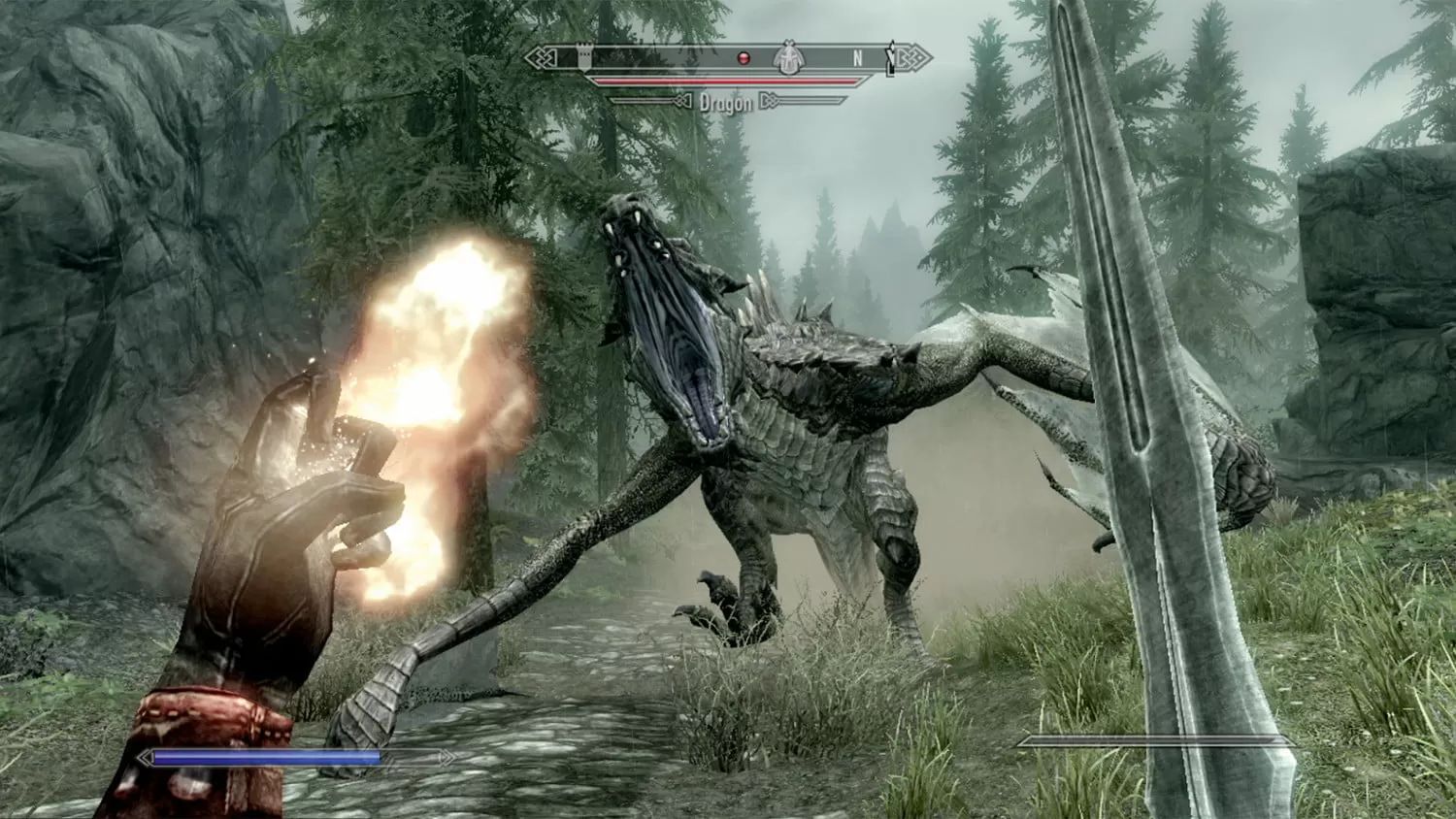
Task: Click the dagger quest marker on the compass
Action: coord(891,56)
